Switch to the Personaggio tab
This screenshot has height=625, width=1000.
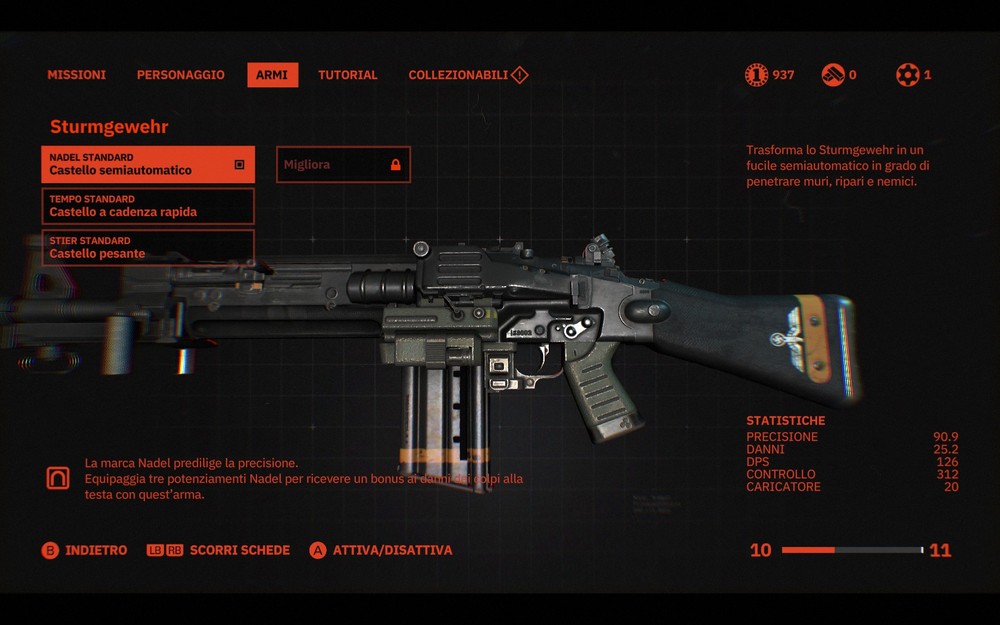pos(180,75)
